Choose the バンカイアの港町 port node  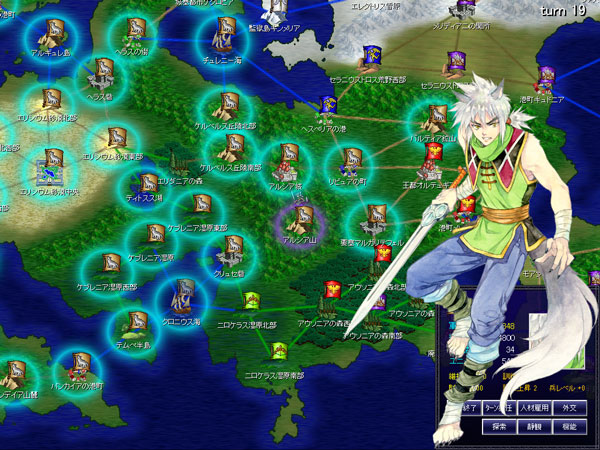click(79, 364)
